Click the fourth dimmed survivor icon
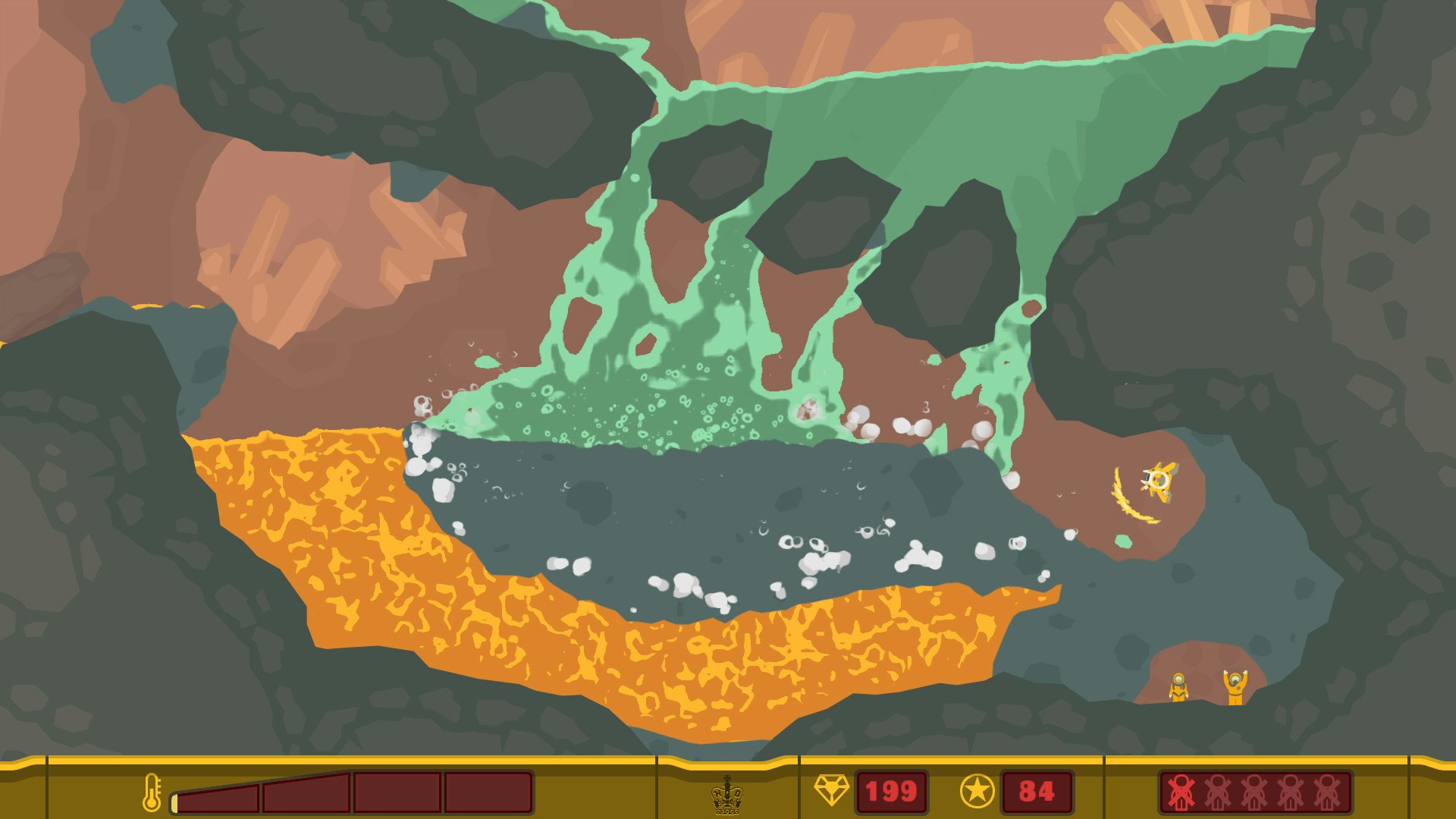 pos(1291,792)
